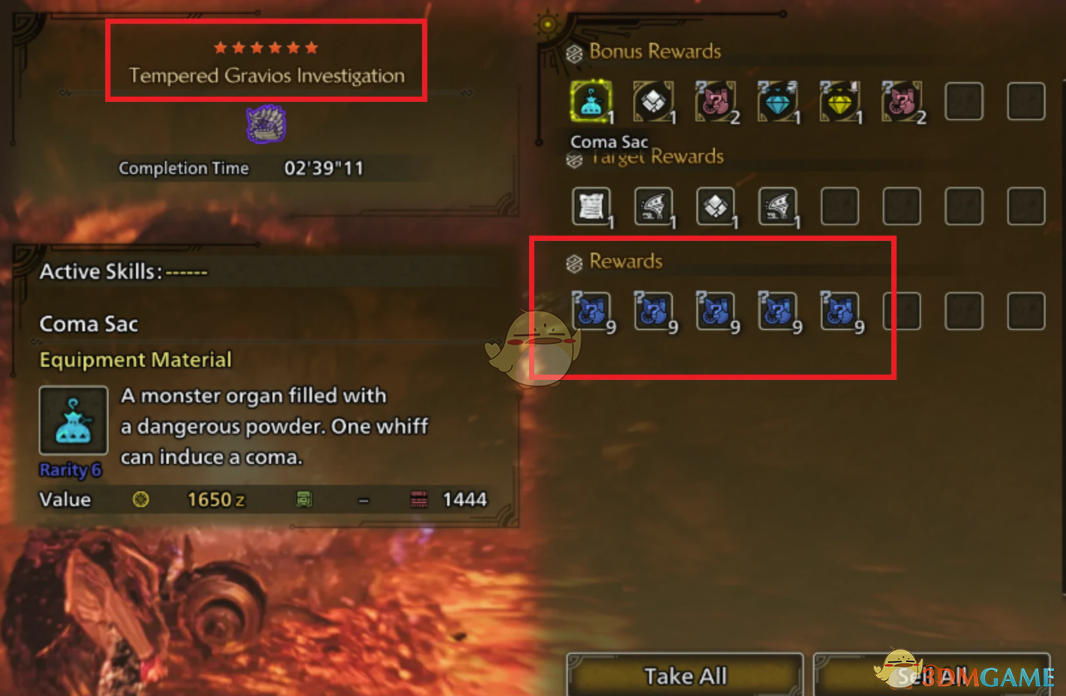
Task: Select the highlighted Coma Sac bonus reward
Action: [590, 102]
